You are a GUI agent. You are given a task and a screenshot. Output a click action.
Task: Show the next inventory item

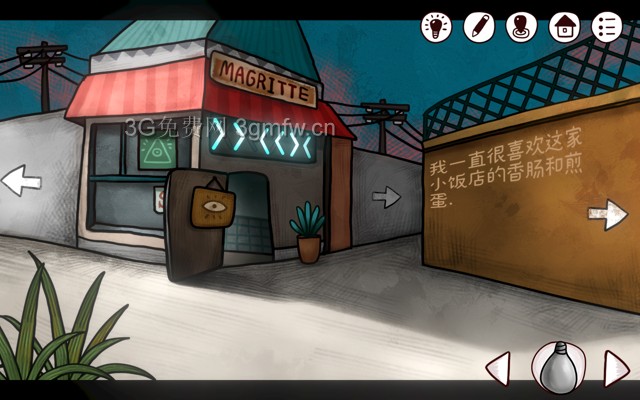pyautogui.click(x=615, y=368)
